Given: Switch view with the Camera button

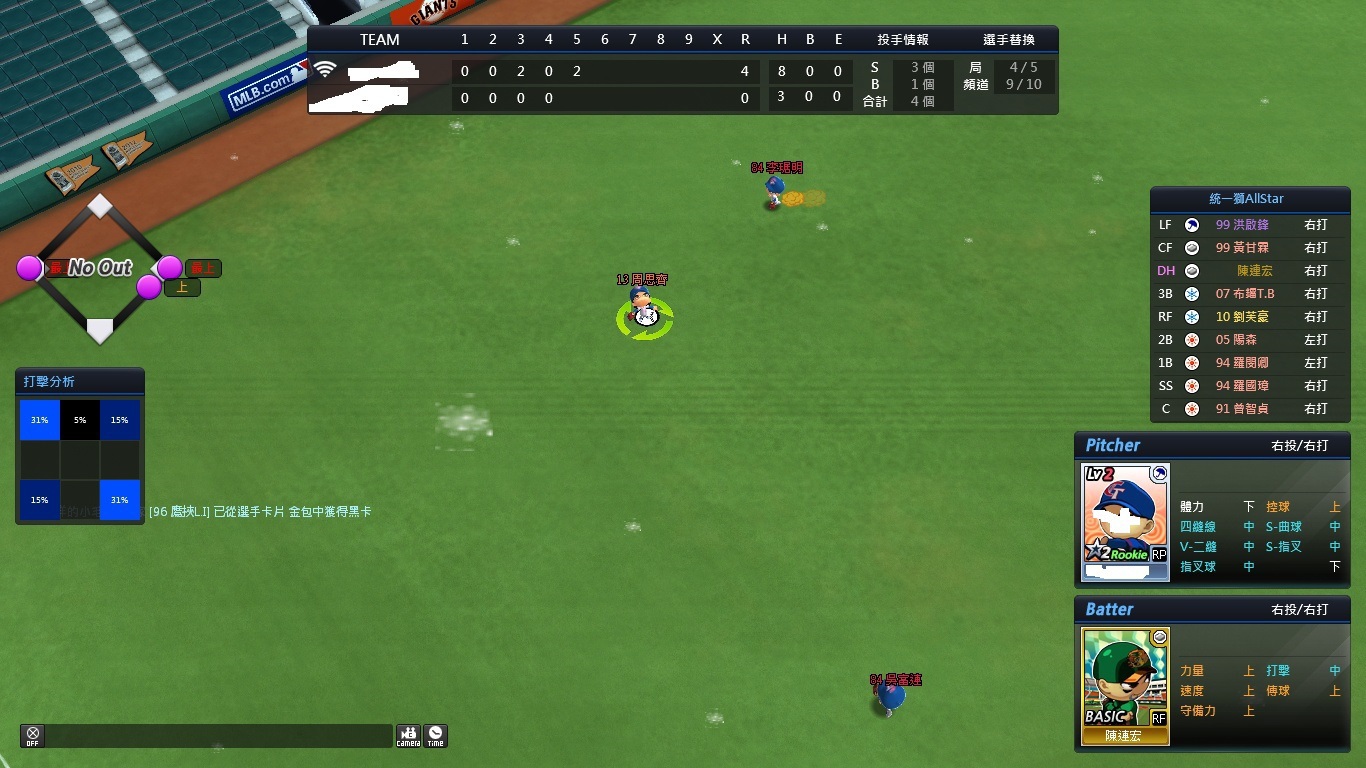Looking at the screenshot, I should (x=408, y=736).
